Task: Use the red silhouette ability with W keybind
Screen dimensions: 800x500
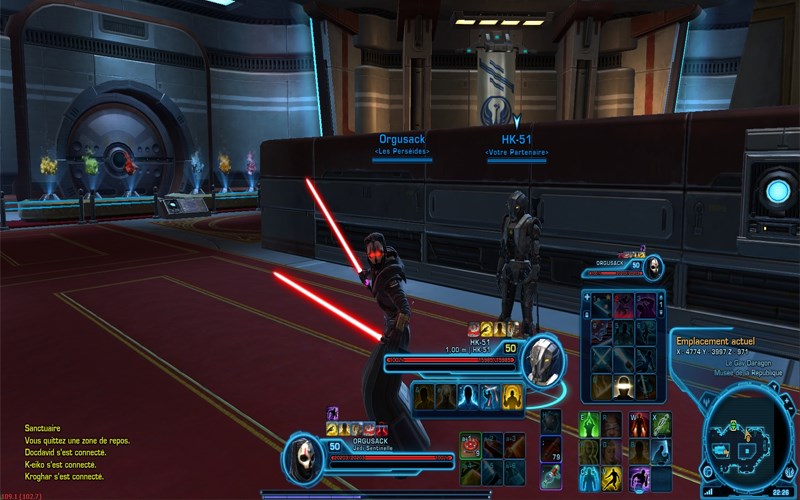Action: click(639, 425)
